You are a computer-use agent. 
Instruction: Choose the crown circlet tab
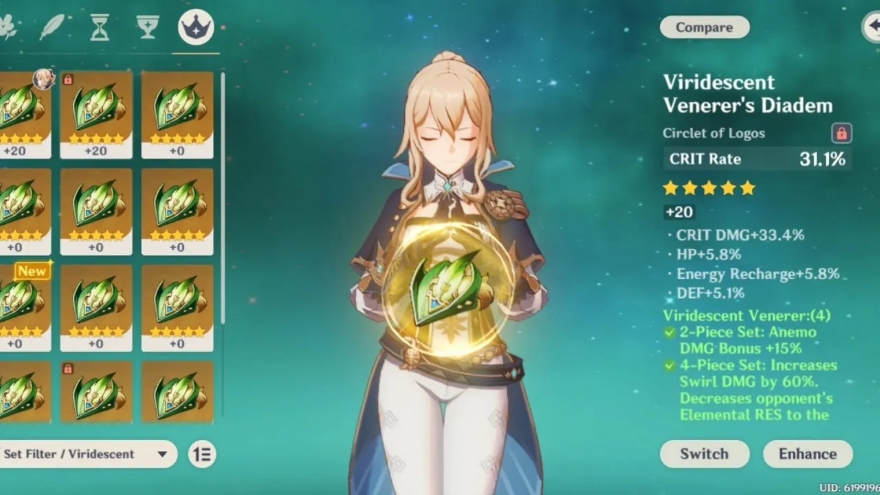[195, 27]
